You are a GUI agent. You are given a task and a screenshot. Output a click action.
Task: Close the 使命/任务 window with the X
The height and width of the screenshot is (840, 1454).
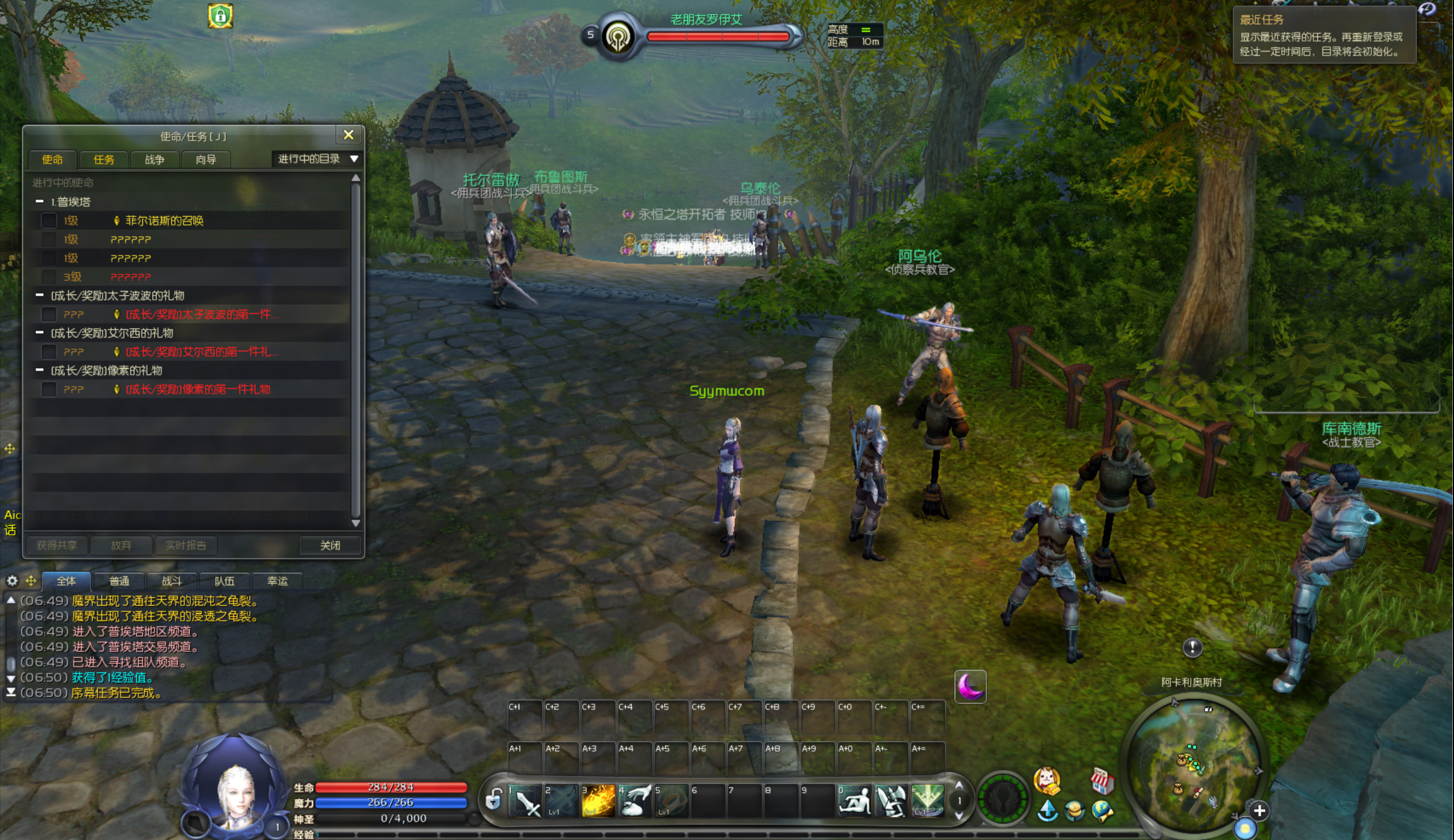click(x=348, y=135)
